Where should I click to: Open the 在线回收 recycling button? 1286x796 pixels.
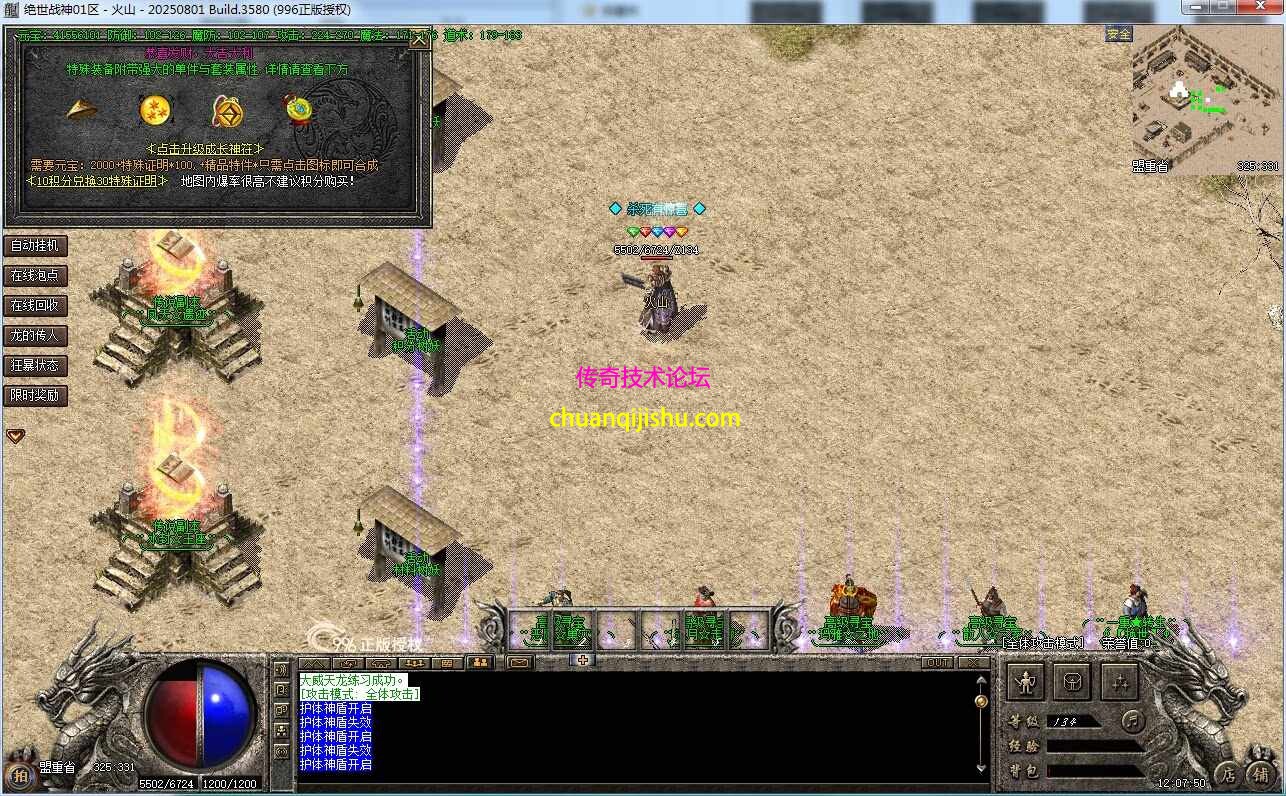point(35,305)
